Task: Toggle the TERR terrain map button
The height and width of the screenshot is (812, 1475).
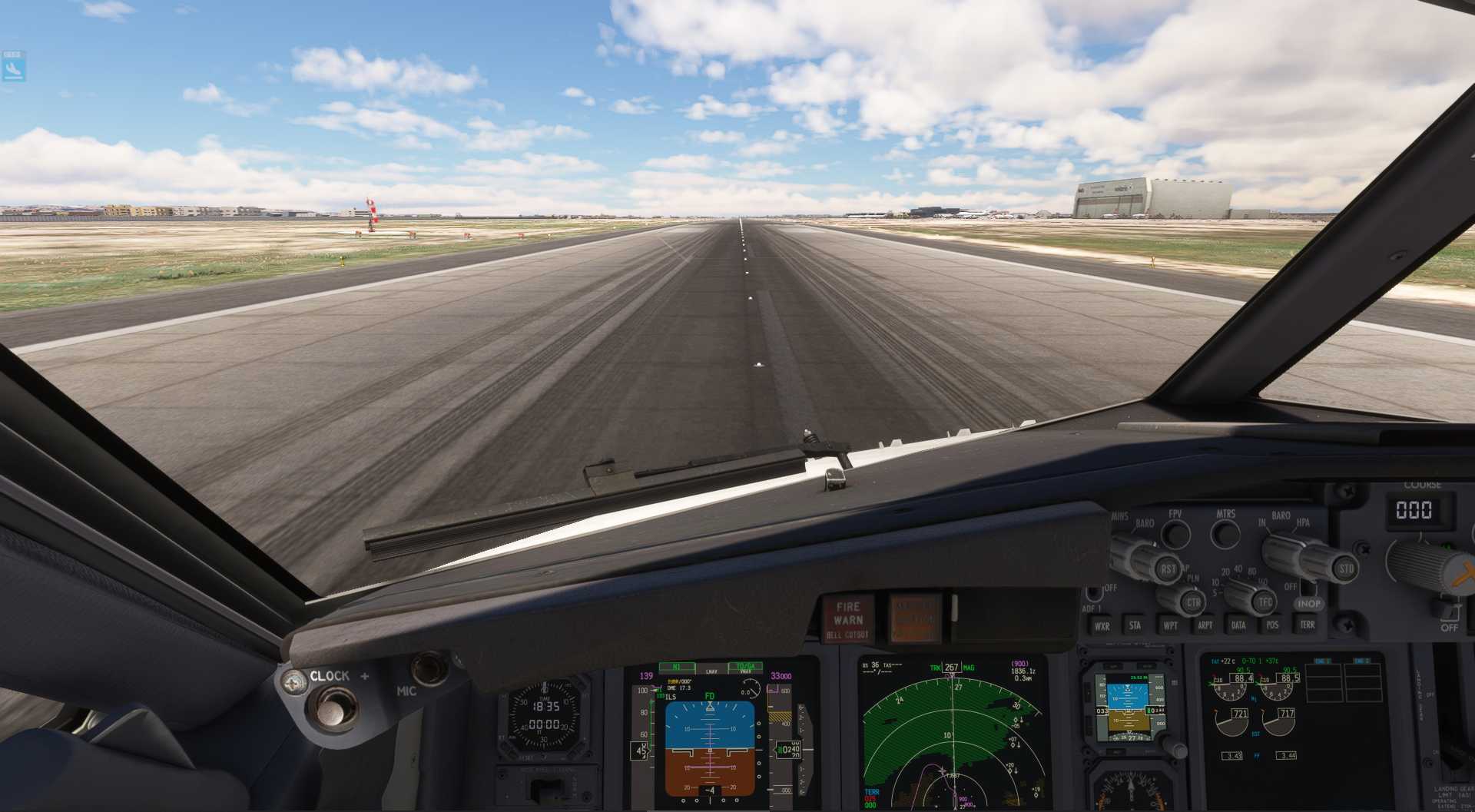Action: 1307,625
